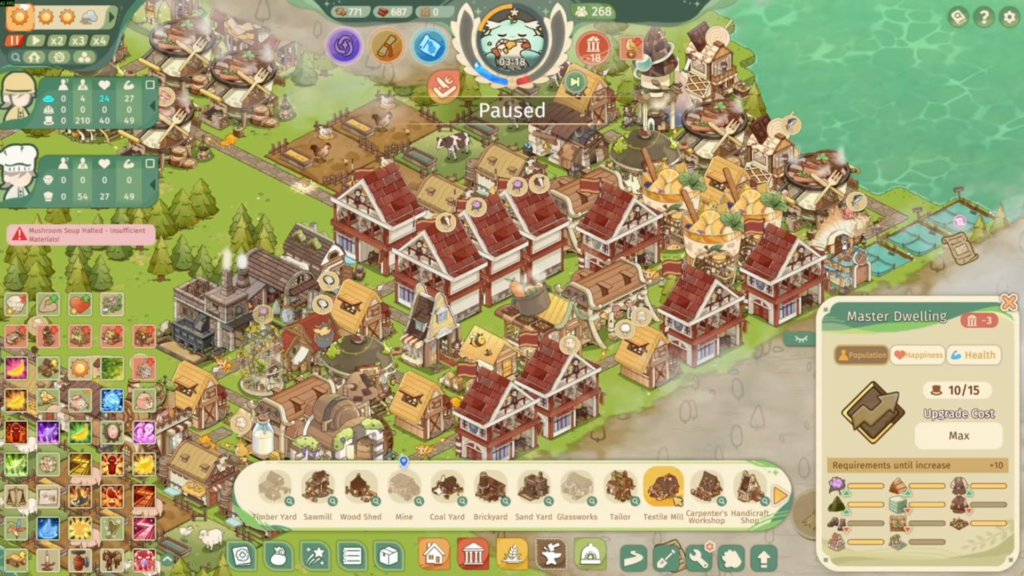The image size is (1024, 576).
Task: Open the question mark help button
Action: click(984, 17)
